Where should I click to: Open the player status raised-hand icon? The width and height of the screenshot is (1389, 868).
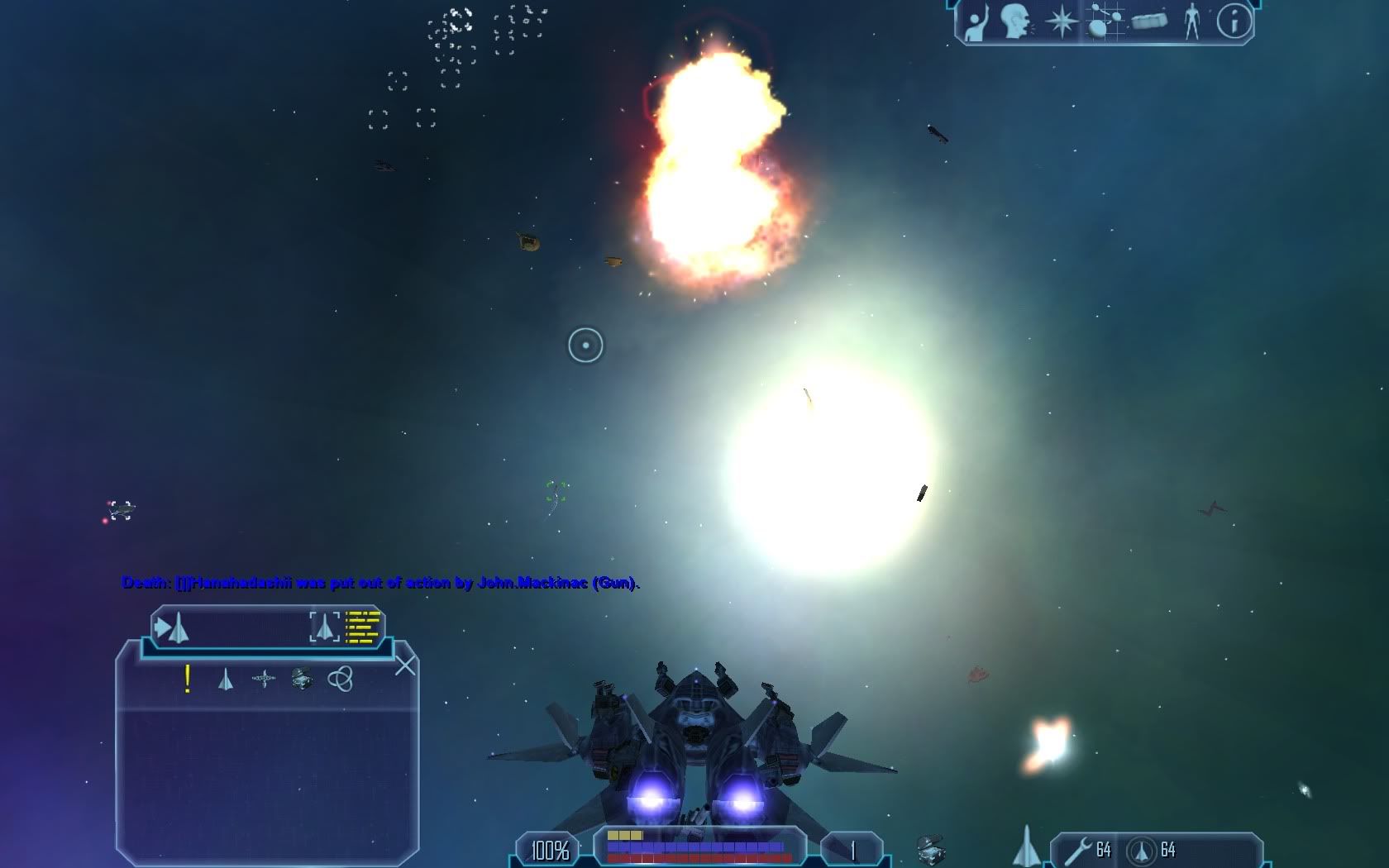coord(977,23)
